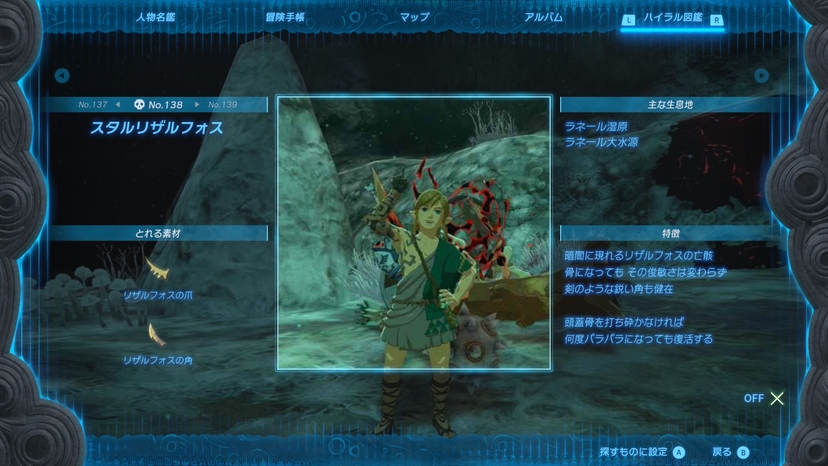Click the left page arrow button

[62, 75]
